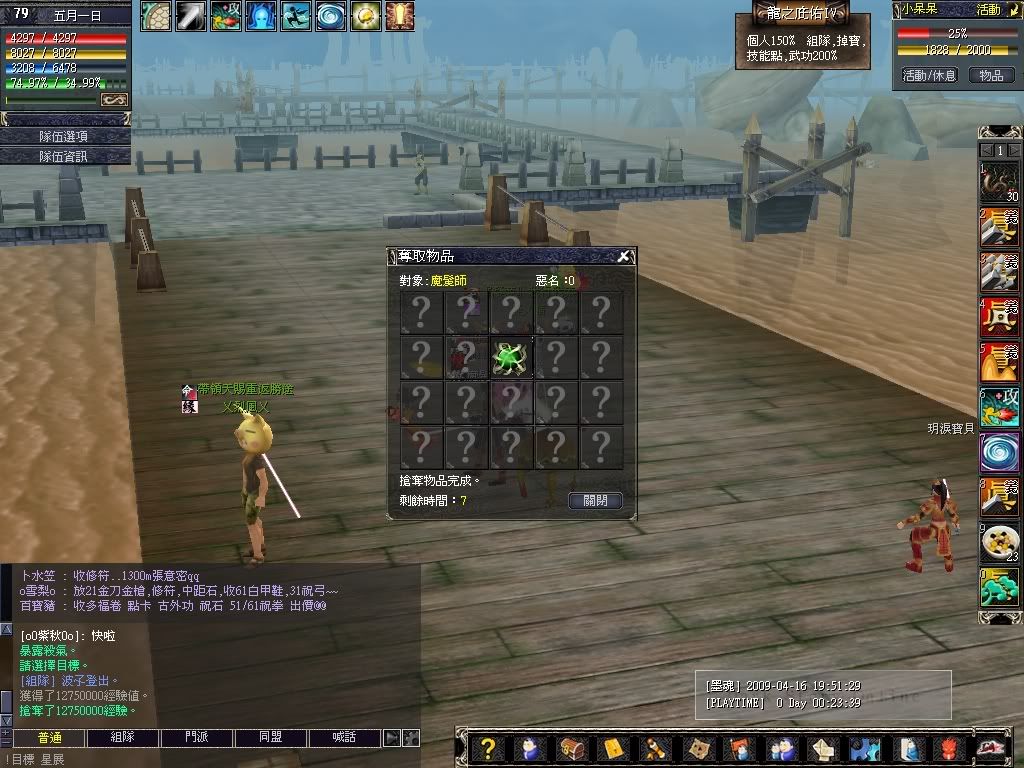
Task: Use the snake item in hotbar slot 1
Action: click(999, 184)
